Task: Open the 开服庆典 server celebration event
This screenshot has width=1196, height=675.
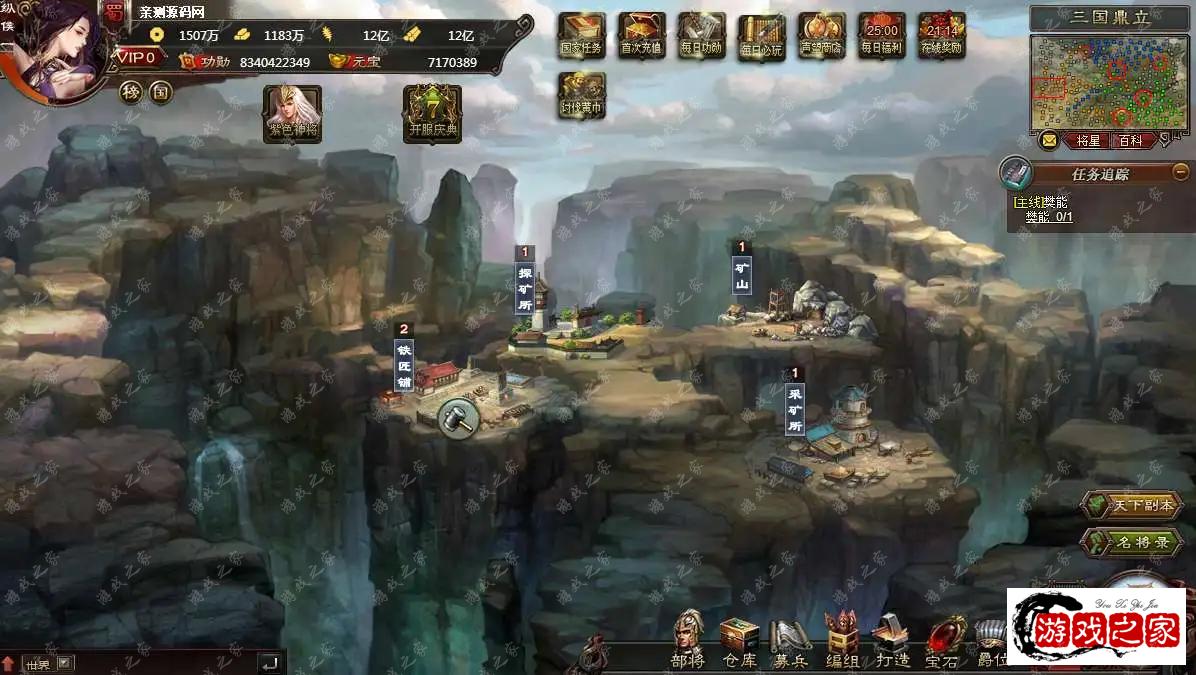Action: (x=432, y=112)
